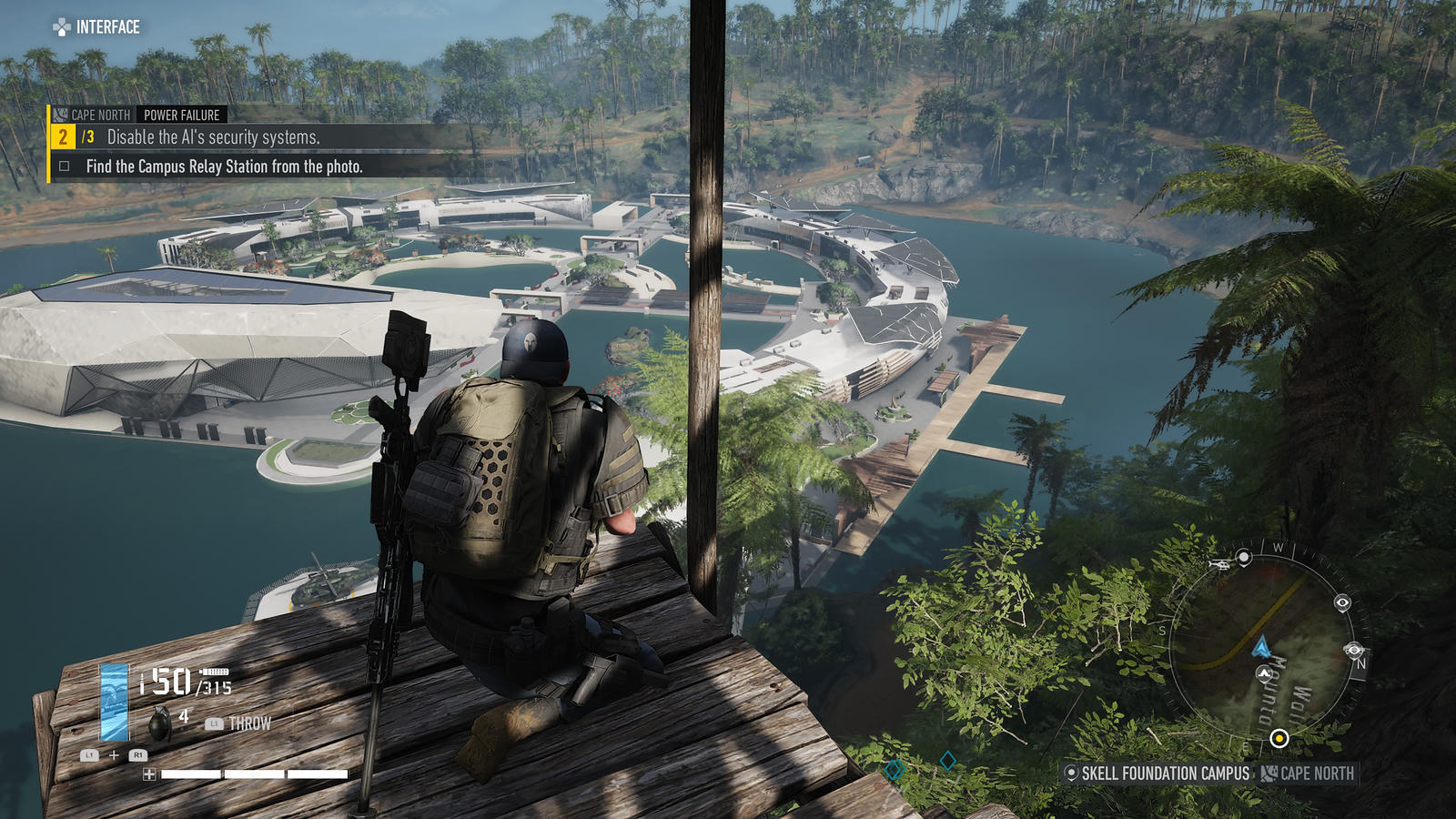Screen dimensions: 1456x819
Task: Click the Cape North region label below the minimap
Action: 1309,773
